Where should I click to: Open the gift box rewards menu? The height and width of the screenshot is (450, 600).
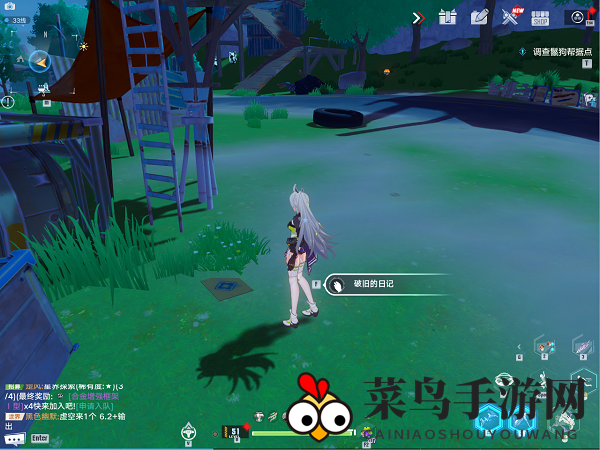pos(447,17)
